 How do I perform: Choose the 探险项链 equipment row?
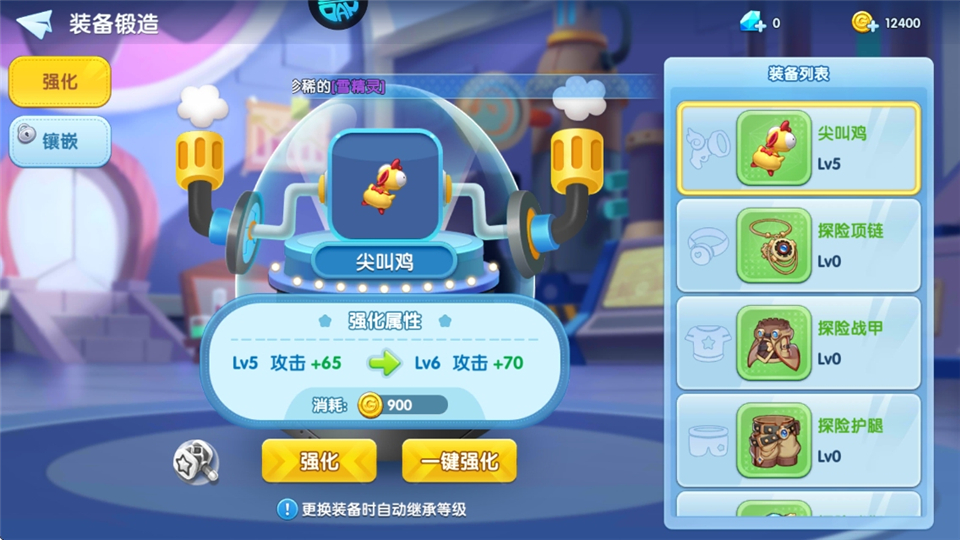pos(798,245)
